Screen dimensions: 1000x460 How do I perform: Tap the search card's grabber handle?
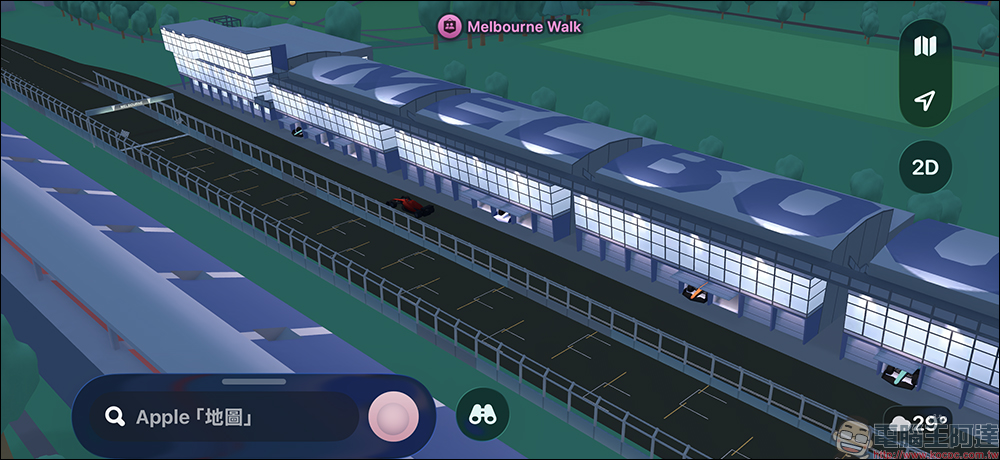[x=253, y=381]
